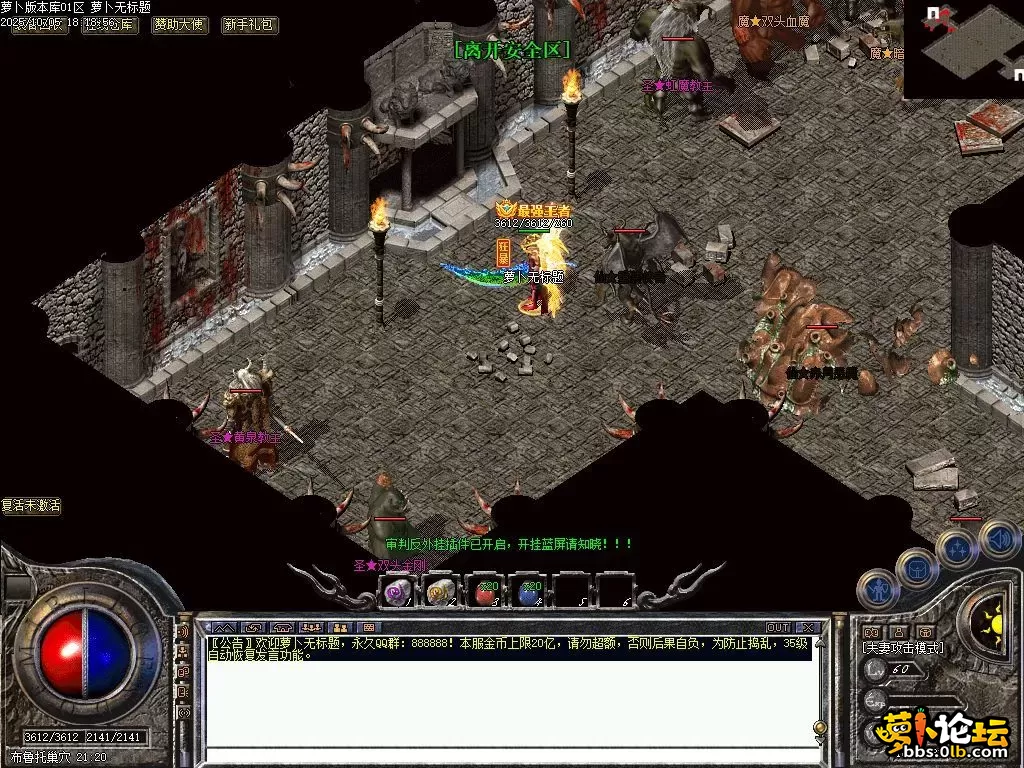The width and height of the screenshot is (1024, 768).
Task: Select the yellow scroll in belt slot 2
Action: click(441, 593)
